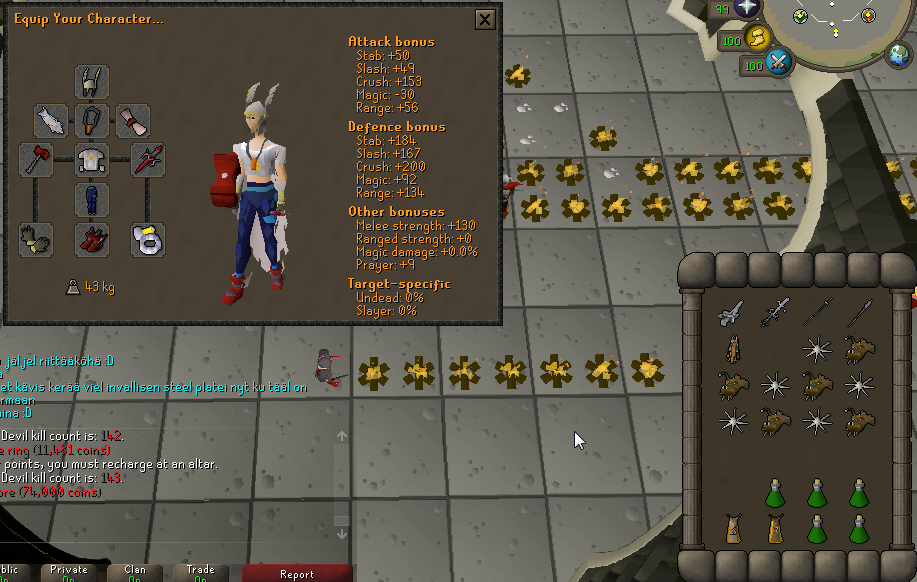The width and height of the screenshot is (917, 582).
Task: Activate the crossed swords special attack orb
Action: (778, 65)
